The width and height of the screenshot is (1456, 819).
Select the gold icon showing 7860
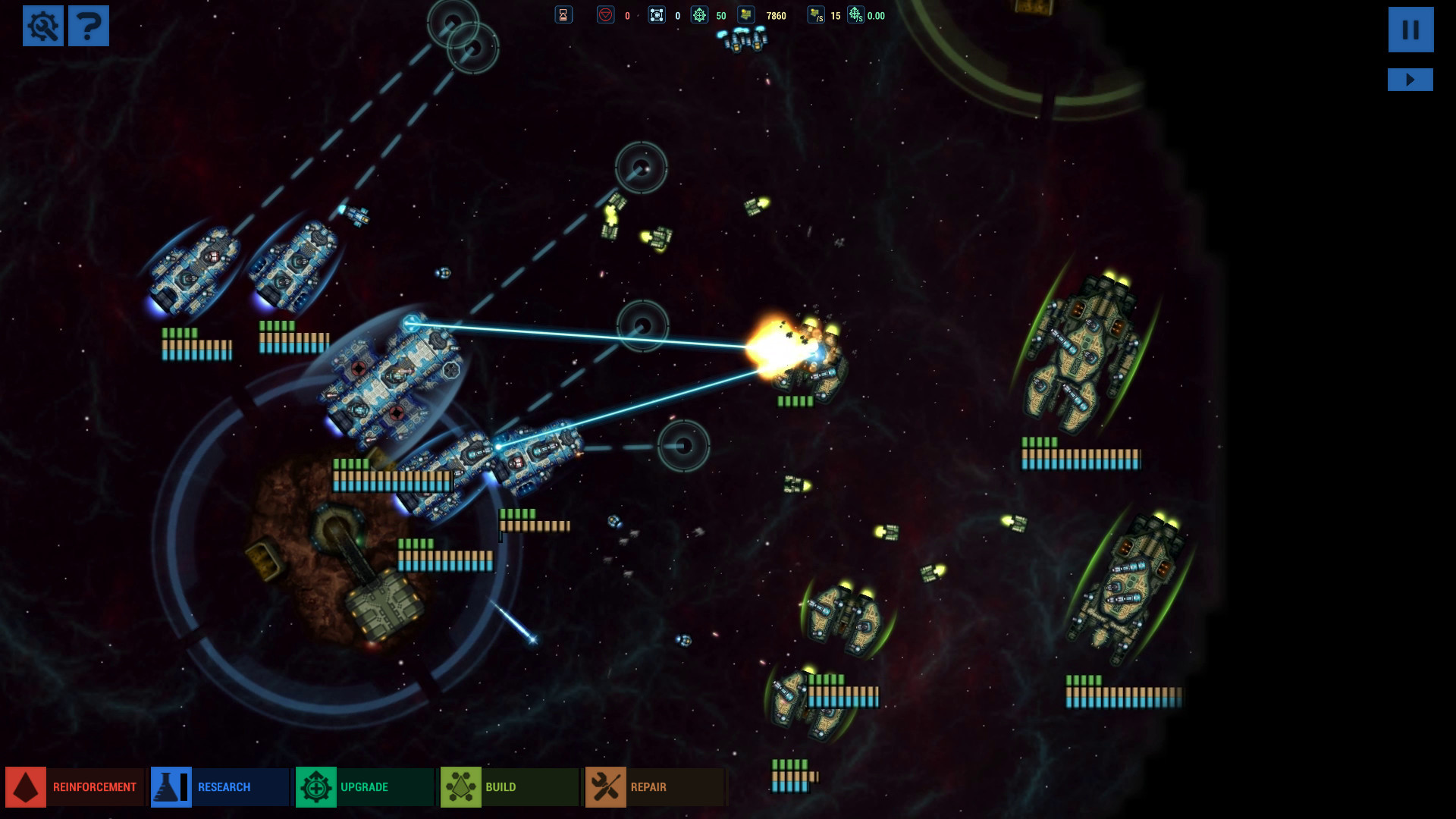[746, 15]
